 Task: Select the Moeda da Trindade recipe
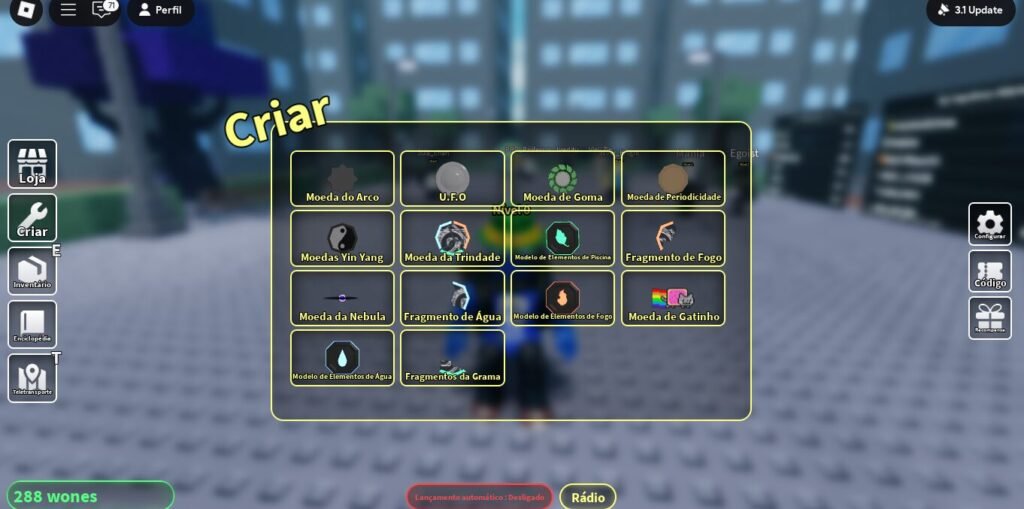tap(452, 239)
